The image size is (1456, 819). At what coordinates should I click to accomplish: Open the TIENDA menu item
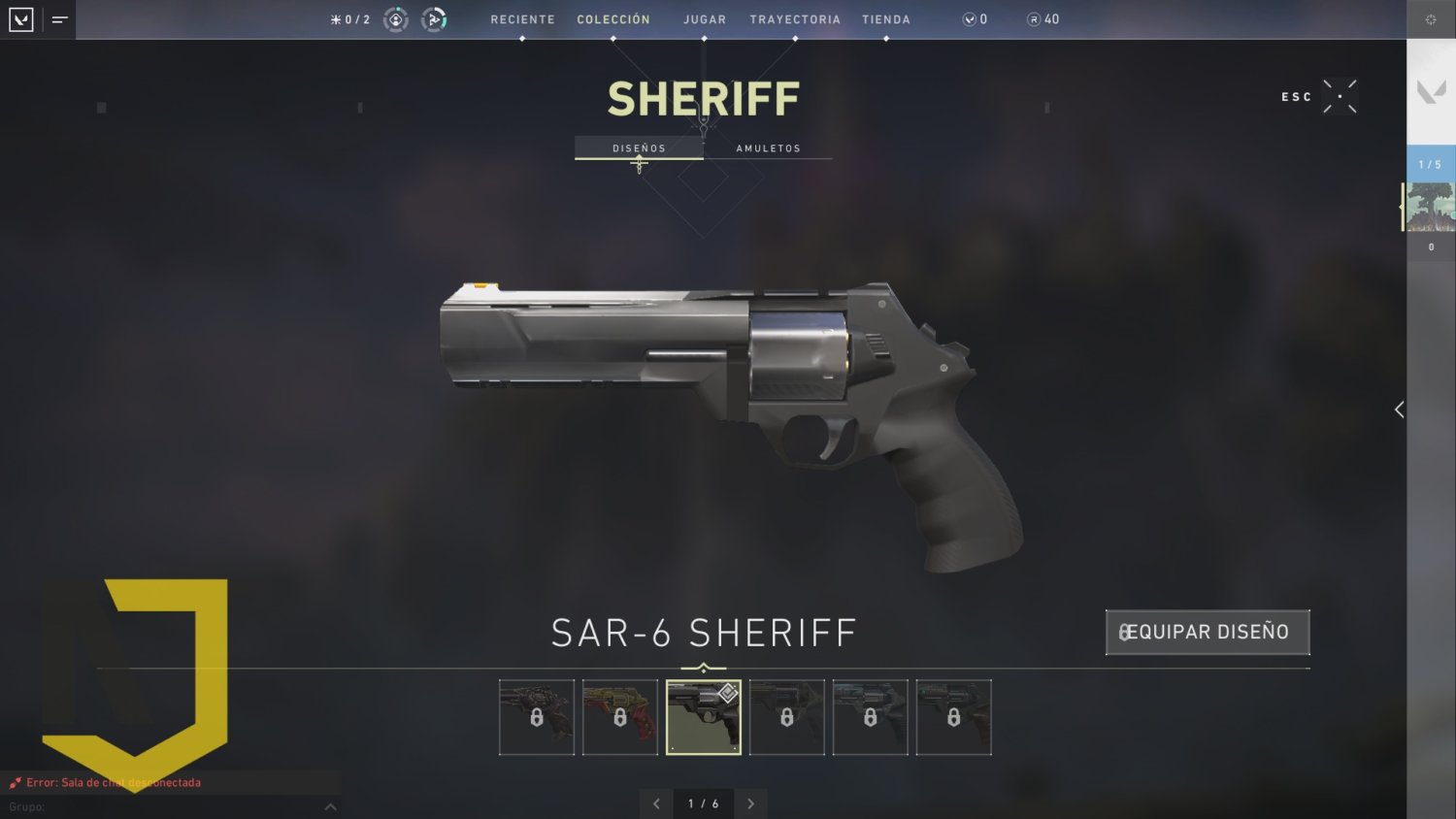[x=885, y=18]
